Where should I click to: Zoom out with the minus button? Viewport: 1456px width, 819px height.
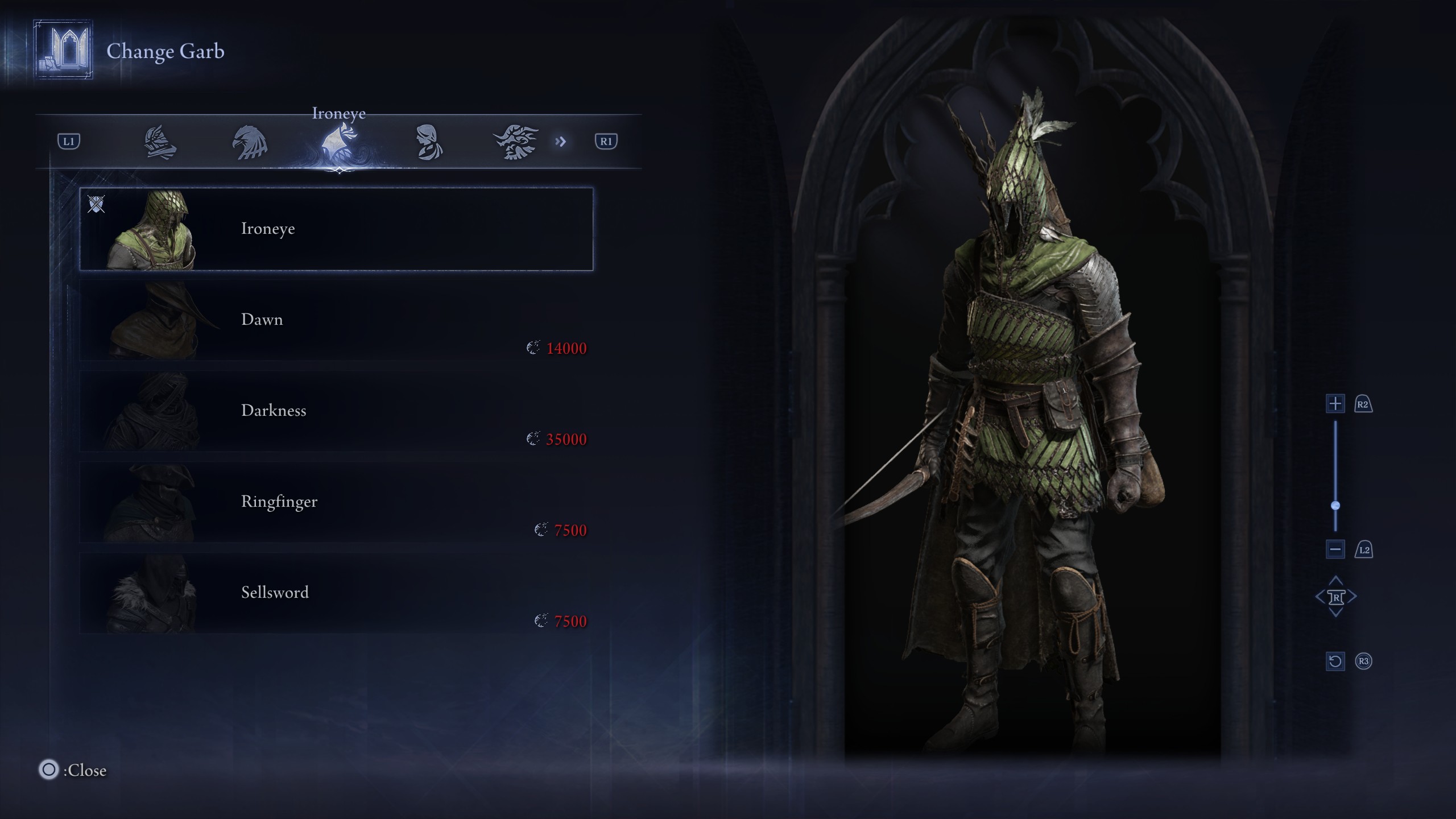pyautogui.click(x=1335, y=549)
